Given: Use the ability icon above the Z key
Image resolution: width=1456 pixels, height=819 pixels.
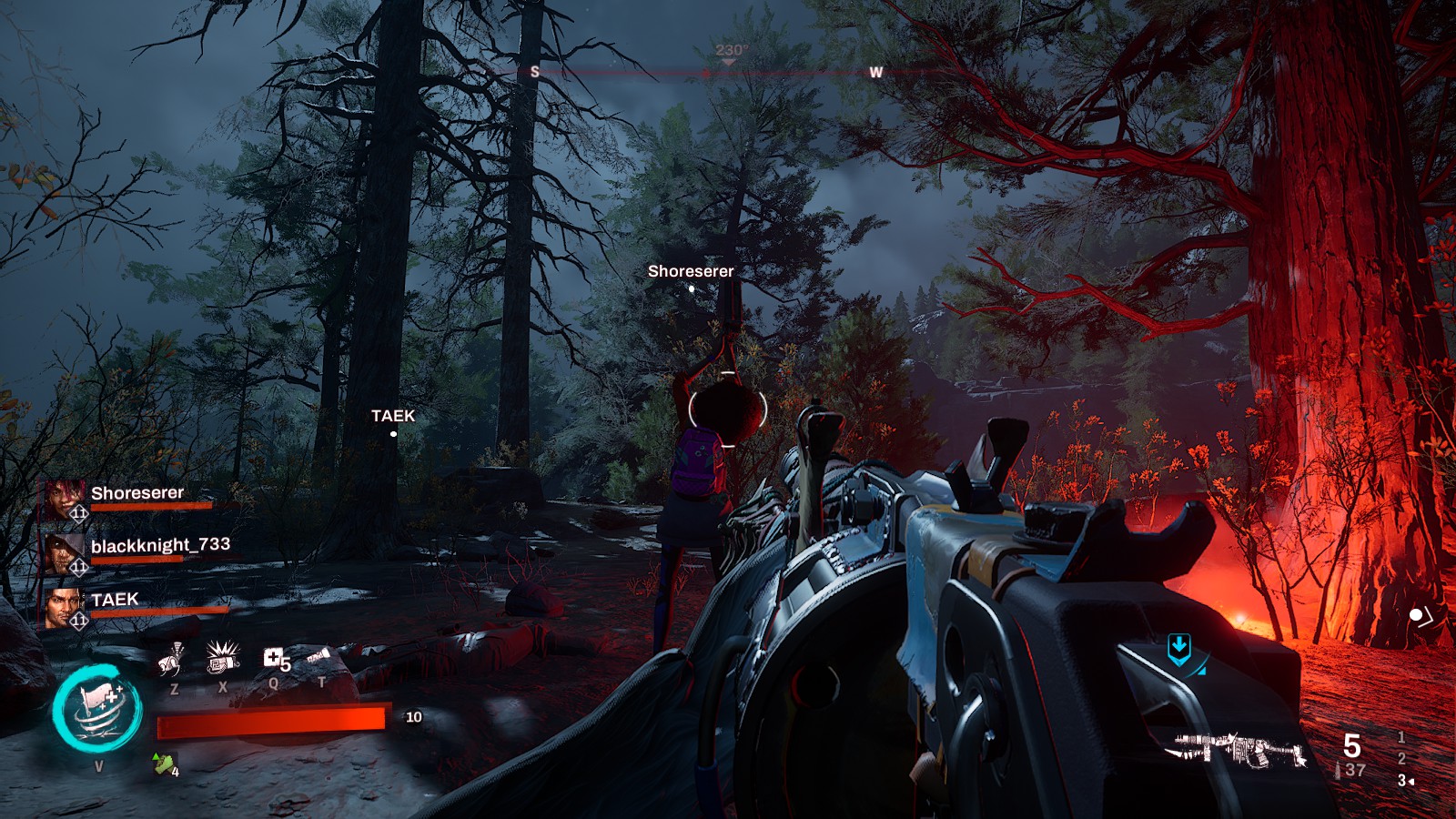Looking at the screenshot, I should tap(173, 659).
